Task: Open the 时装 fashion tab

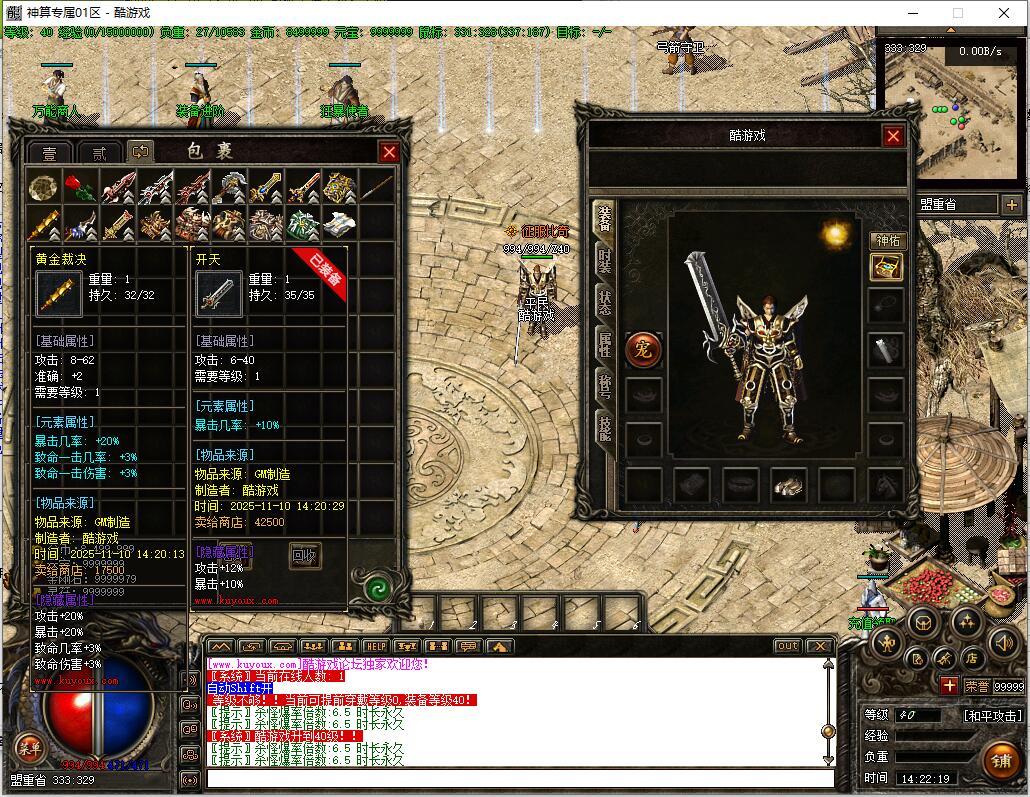Action: pos(604,260)
